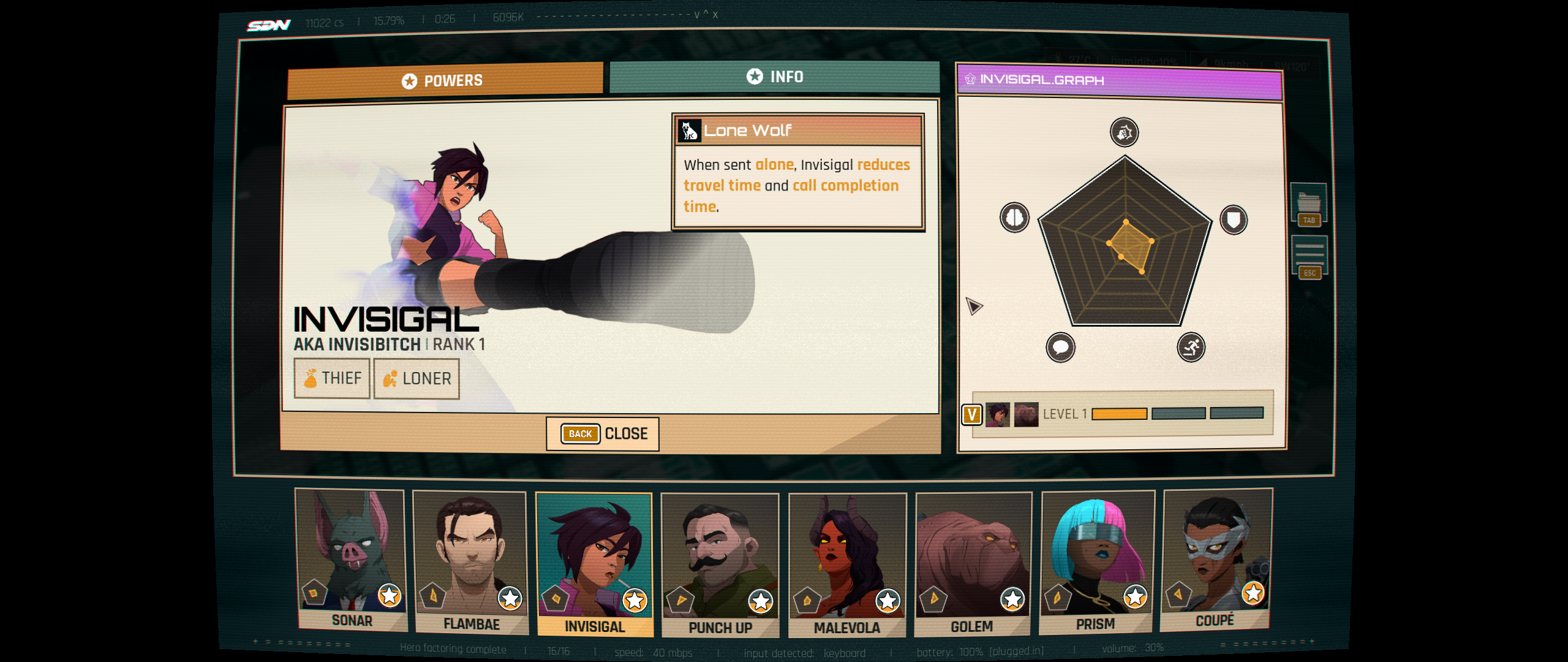Image resolution: width=1568 pixels, height=662 pixels.
Task: Choose the Flambae hero card
Action: [470, 561]
